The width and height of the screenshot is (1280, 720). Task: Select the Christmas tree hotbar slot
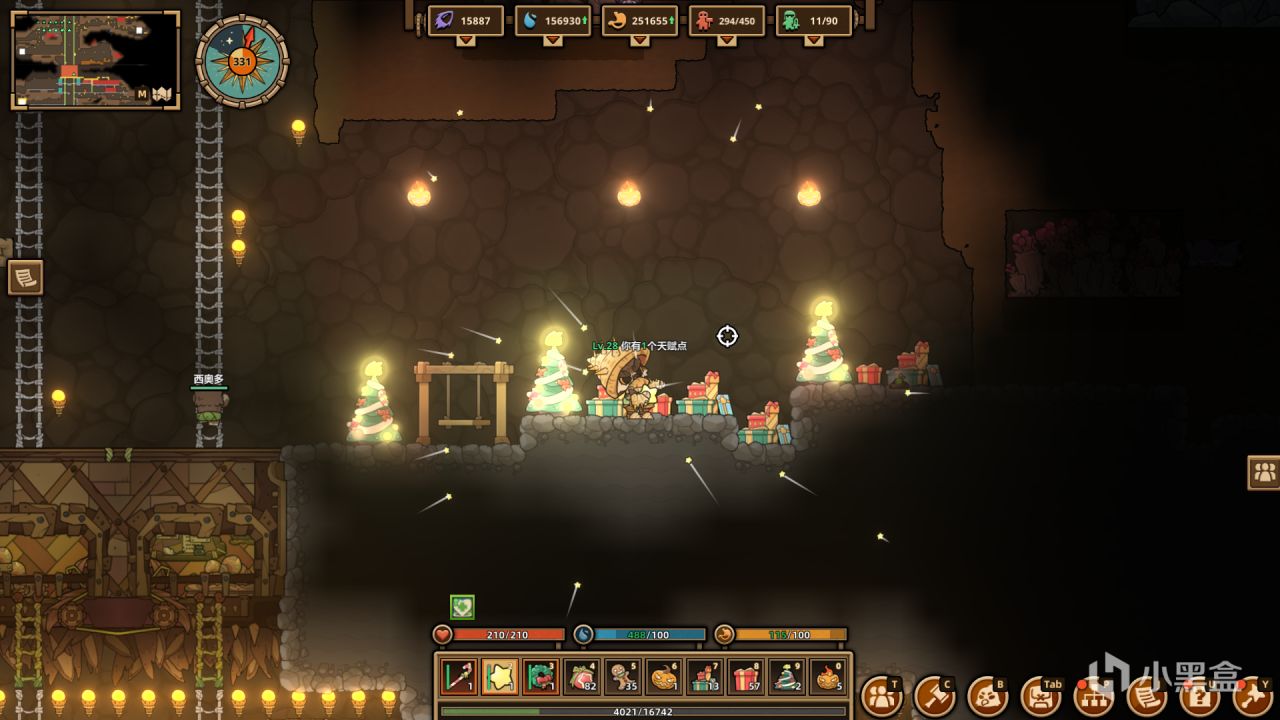(787, 677)
